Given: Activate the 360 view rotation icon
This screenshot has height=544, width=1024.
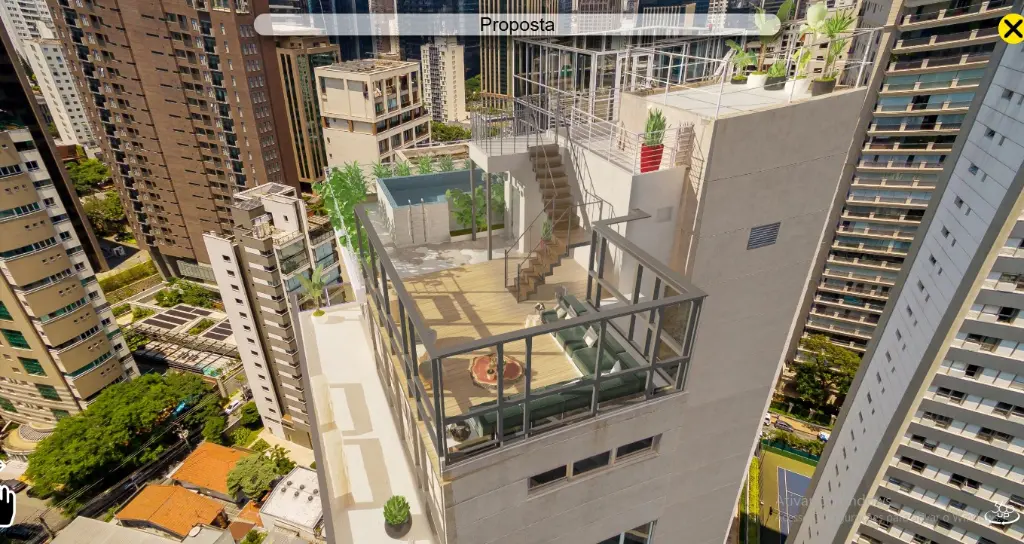Looking at the screenshot, I should pos(1000,513).
